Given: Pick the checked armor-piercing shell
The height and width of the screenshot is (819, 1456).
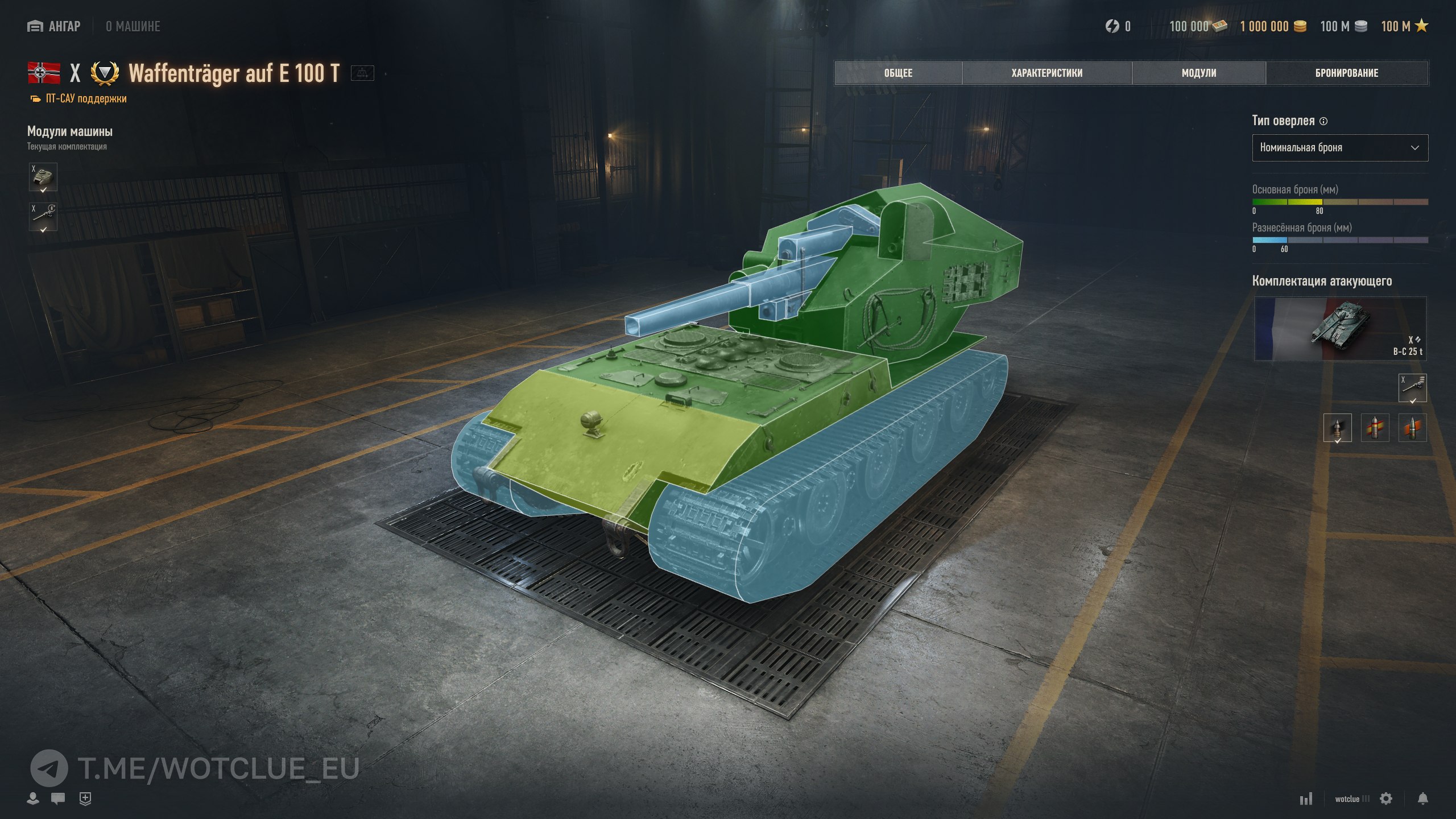Looking at the screenshot, I should pyautogui.click(x=1337, y=428).
